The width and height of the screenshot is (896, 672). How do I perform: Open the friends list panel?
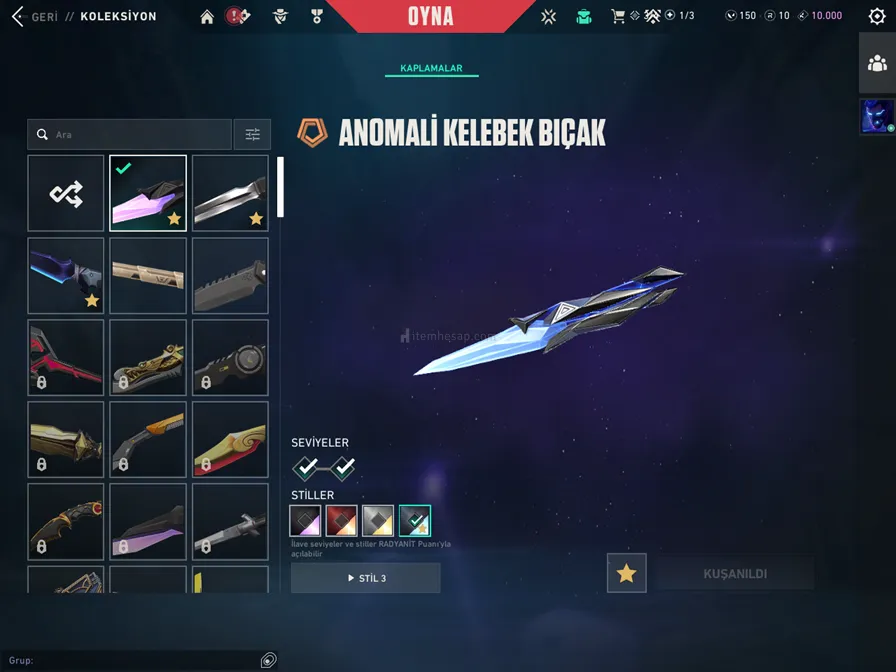click(x=877, y=64)
